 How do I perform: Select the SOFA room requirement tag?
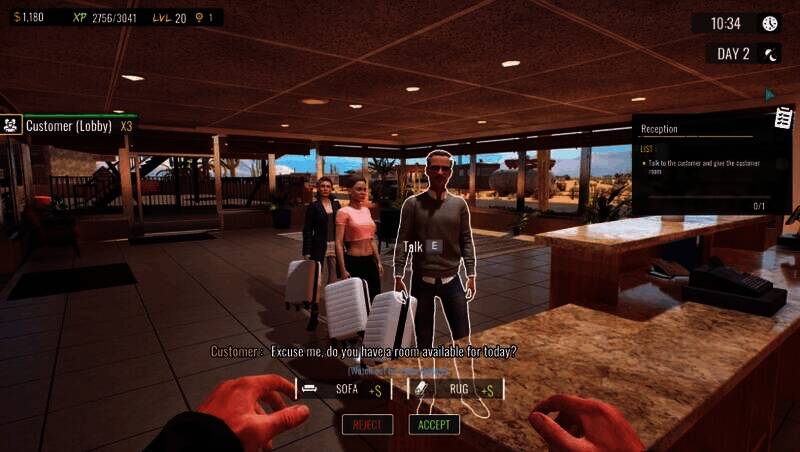pos(343,389)
